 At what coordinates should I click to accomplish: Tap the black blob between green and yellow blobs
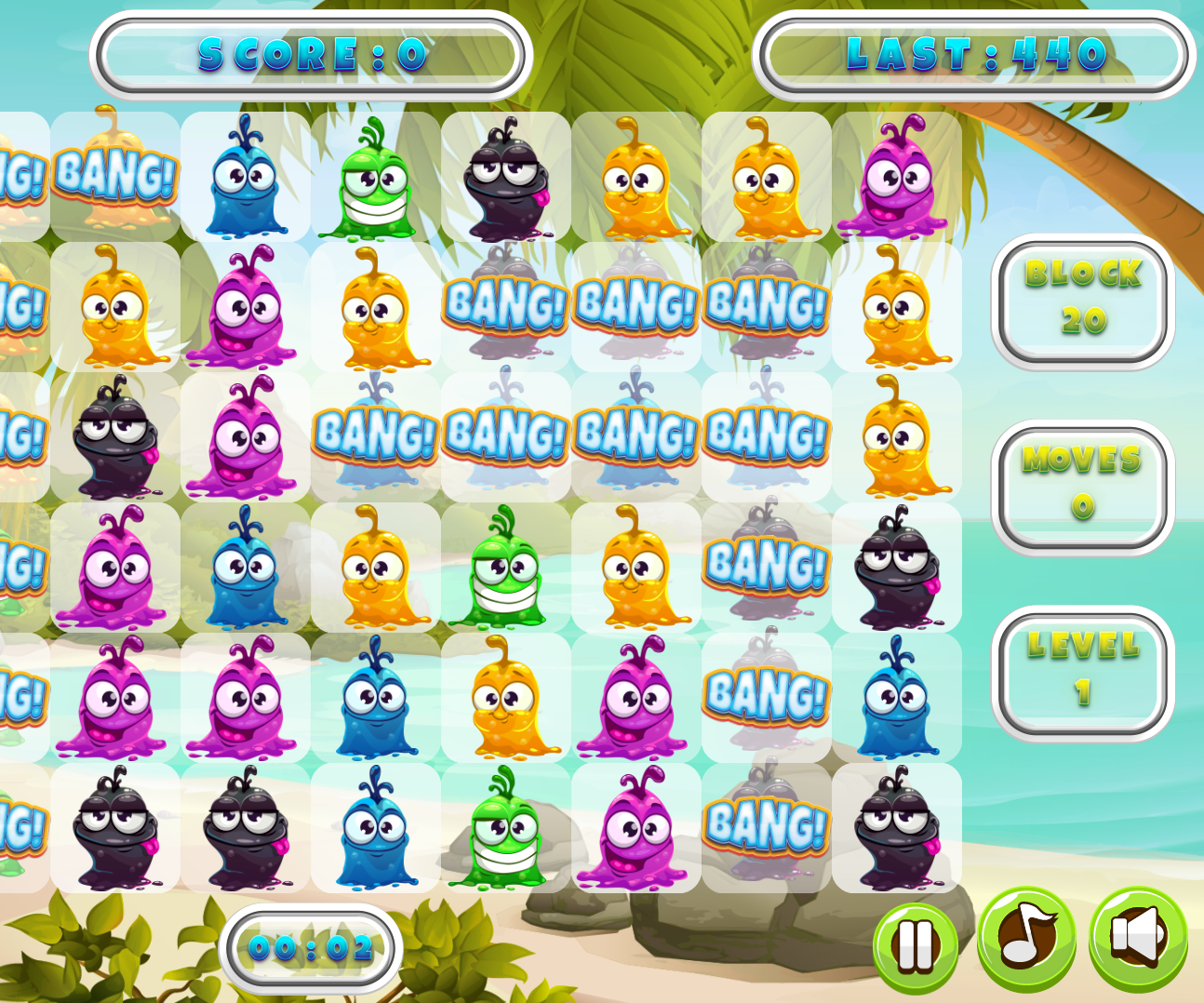pos(505,177)
